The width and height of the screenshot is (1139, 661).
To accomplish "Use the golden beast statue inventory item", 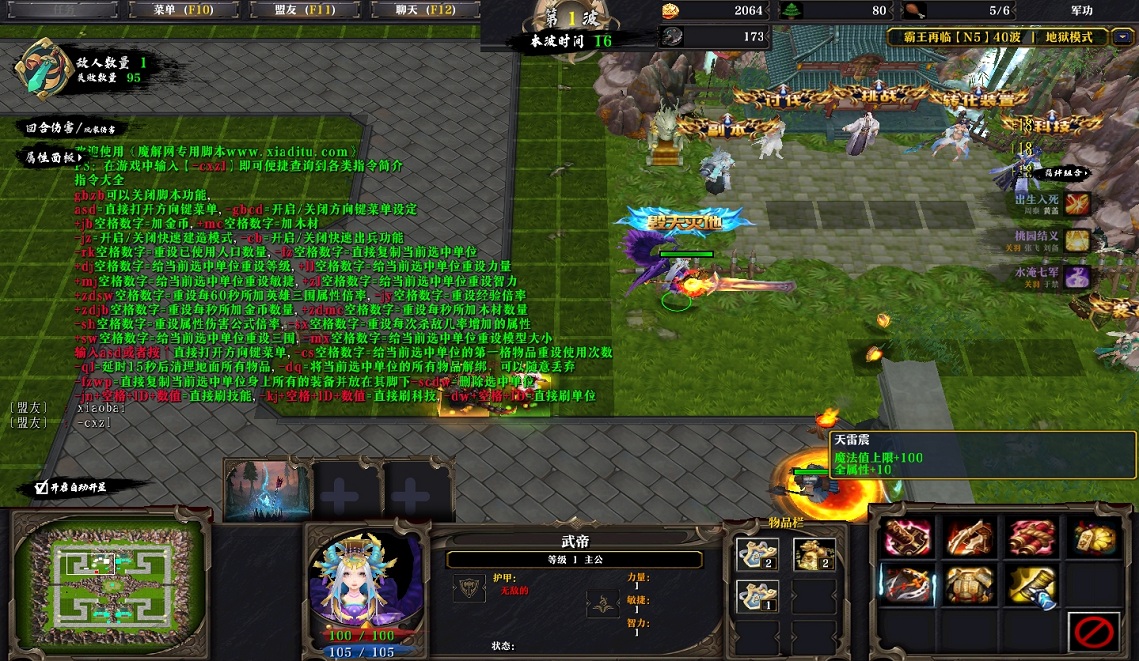I will (814, 554).
